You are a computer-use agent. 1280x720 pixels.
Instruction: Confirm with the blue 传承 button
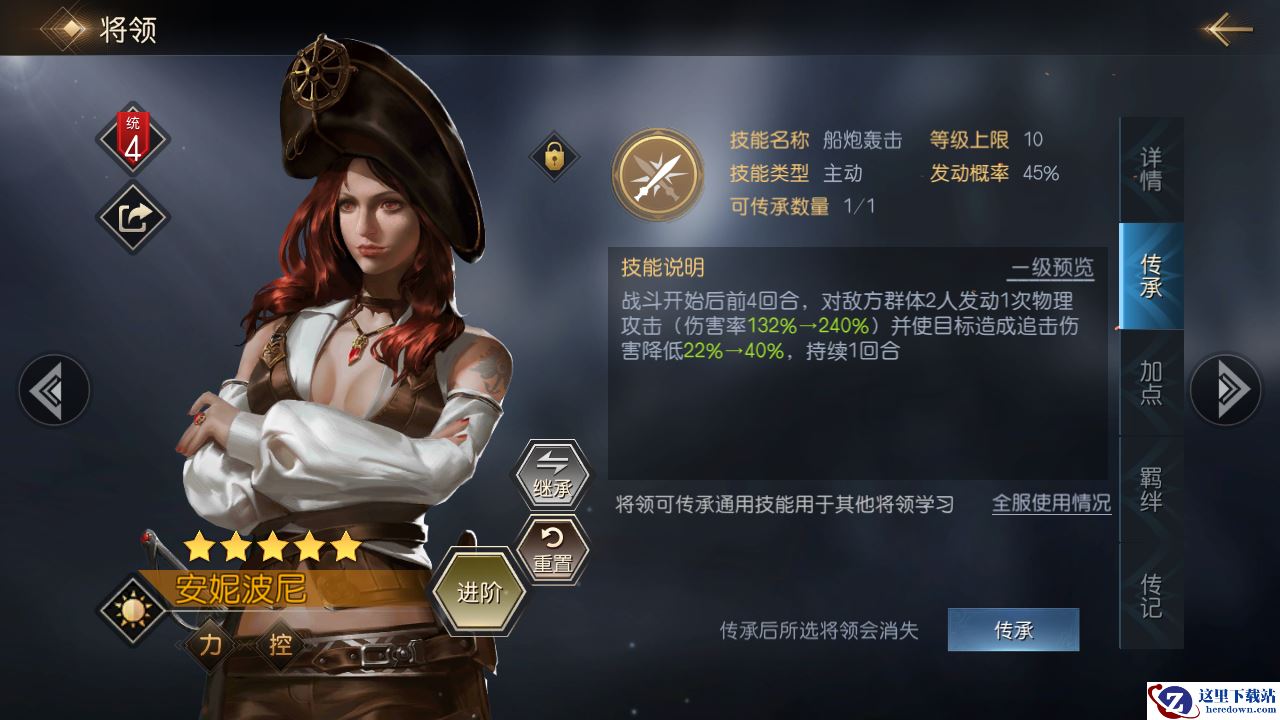(x=1013, y=630)
